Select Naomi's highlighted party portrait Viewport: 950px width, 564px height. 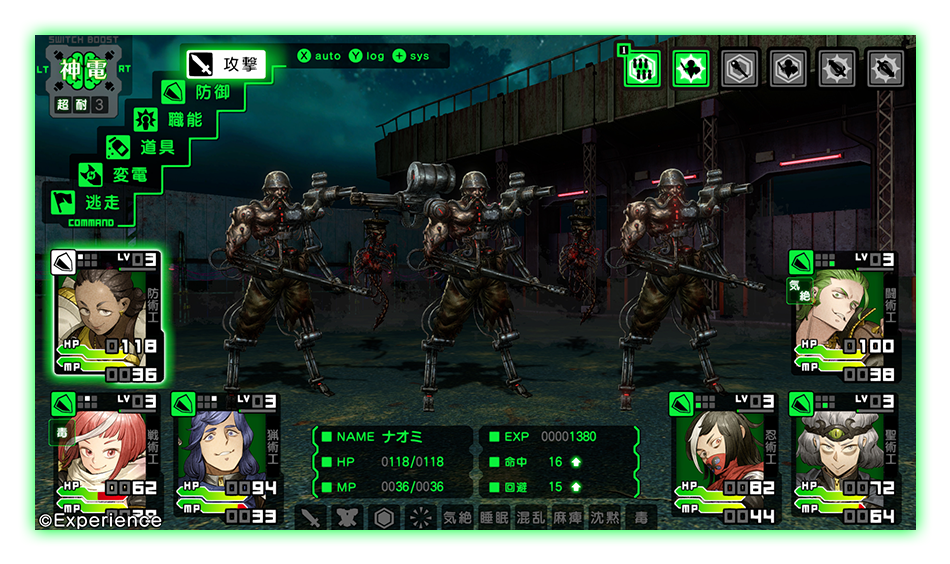tap(107, 315)
